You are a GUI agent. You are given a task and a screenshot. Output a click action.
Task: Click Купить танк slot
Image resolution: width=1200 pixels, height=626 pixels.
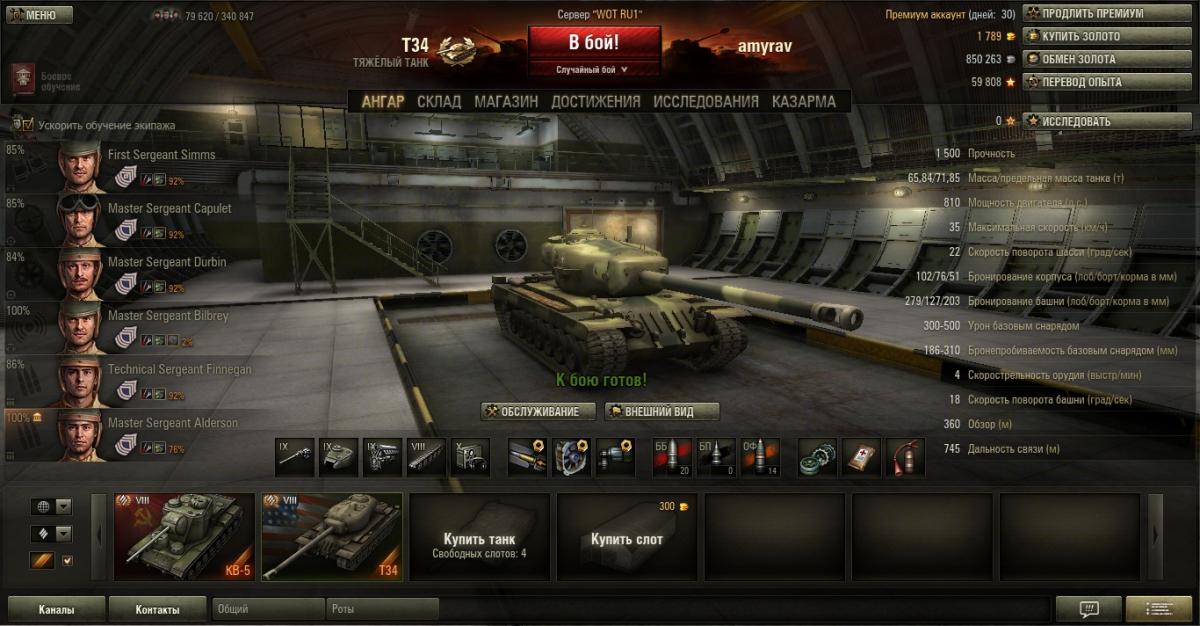[480, 537]
